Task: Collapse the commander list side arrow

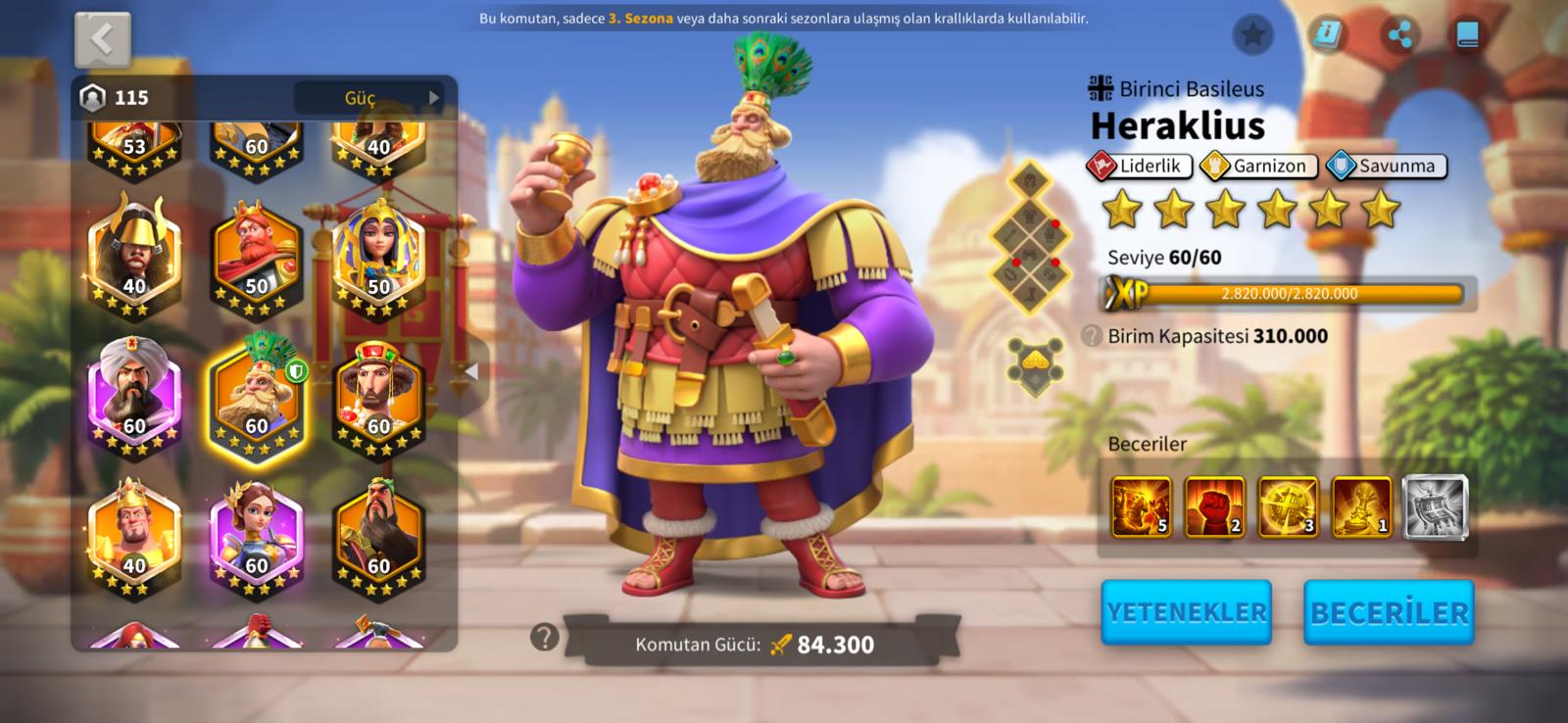Action: (471, 371)
